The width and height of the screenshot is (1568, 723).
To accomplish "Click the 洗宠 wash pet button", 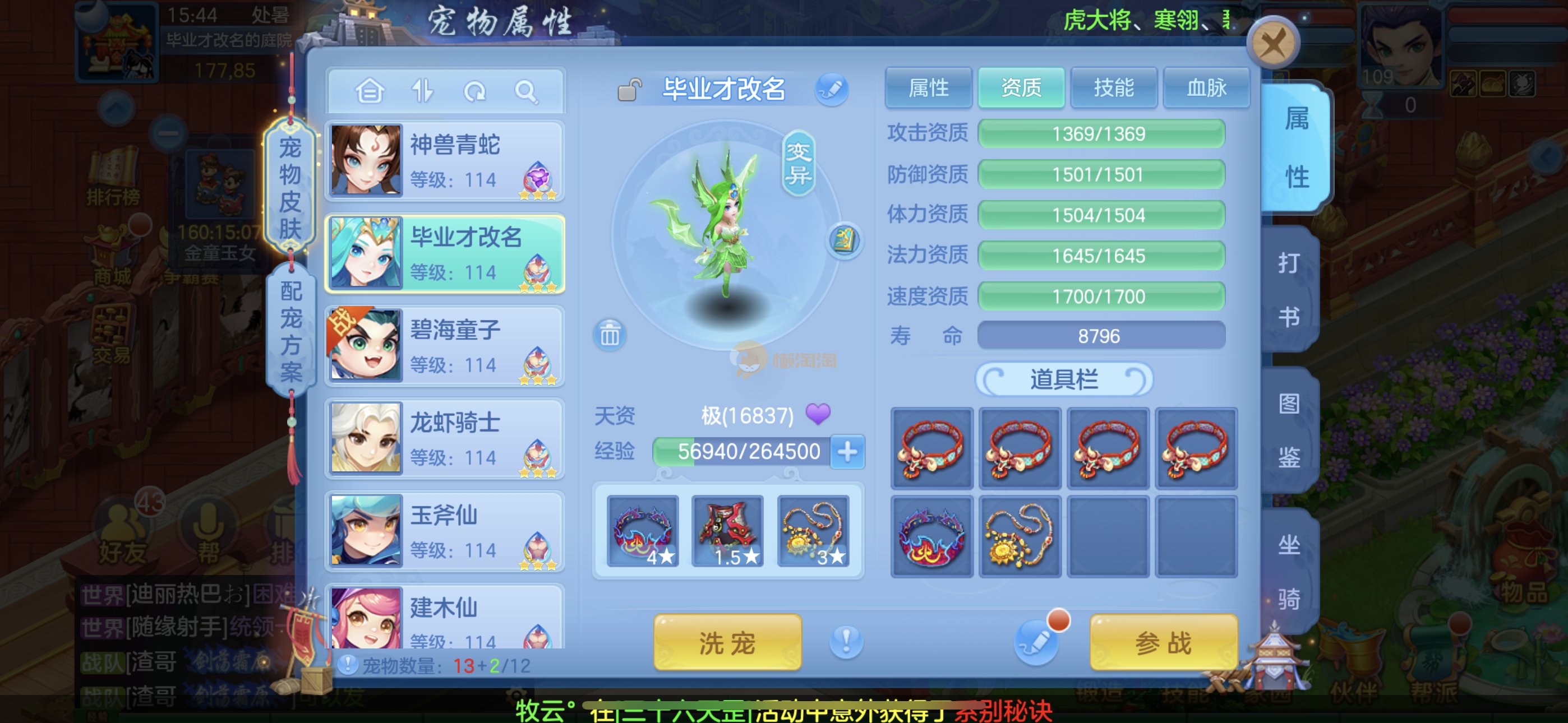I will click(x=727, y=642).
